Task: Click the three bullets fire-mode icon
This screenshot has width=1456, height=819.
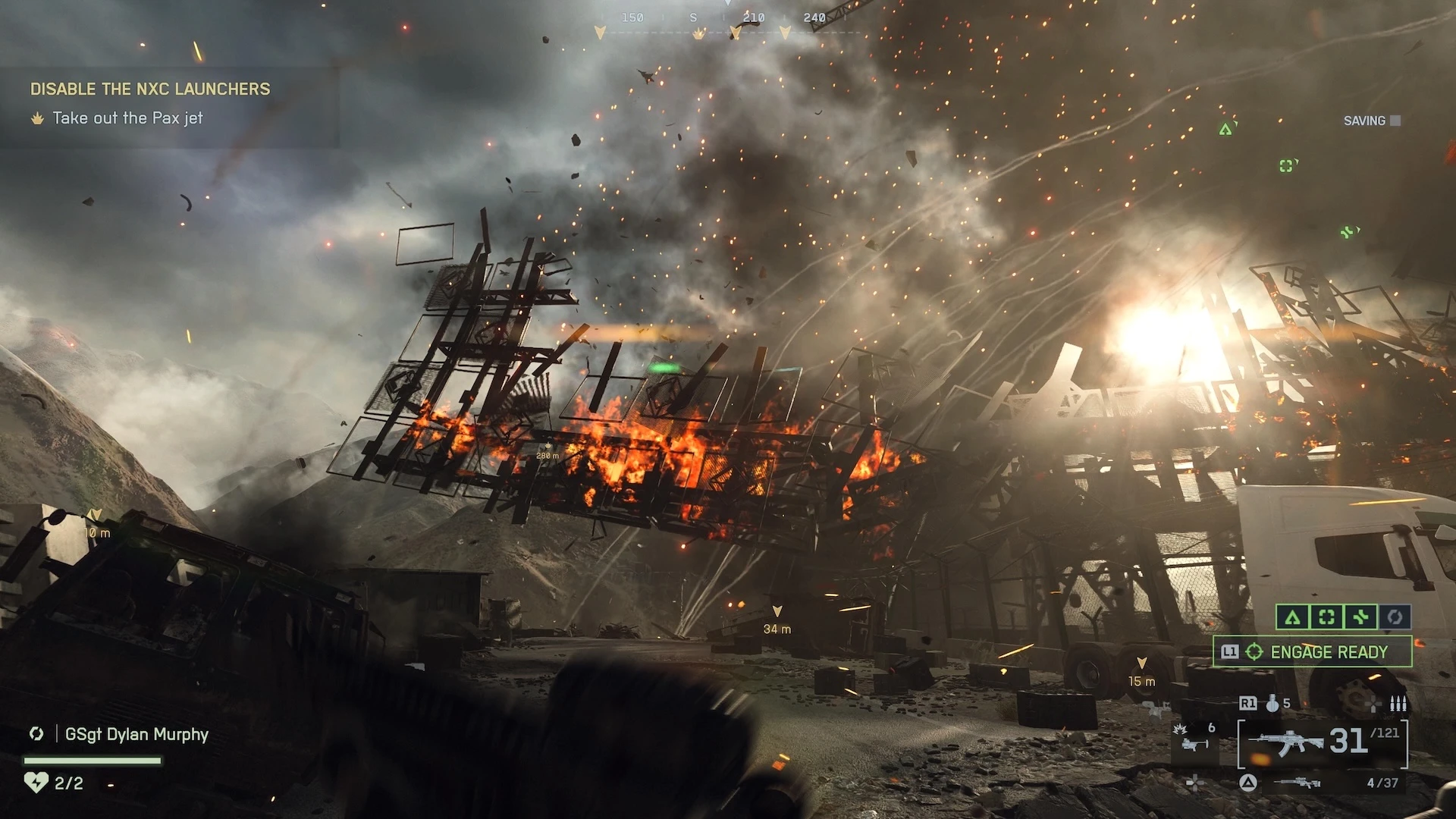Action: tap(1398, 704)
